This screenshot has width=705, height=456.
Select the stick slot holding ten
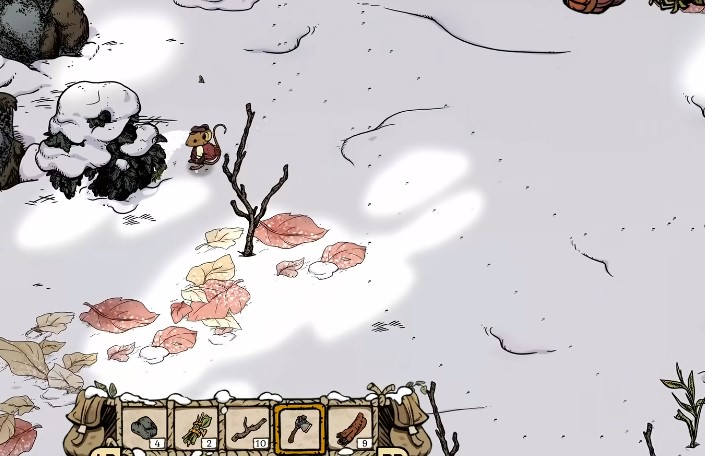pyautogui.click(x=247, y=427)
